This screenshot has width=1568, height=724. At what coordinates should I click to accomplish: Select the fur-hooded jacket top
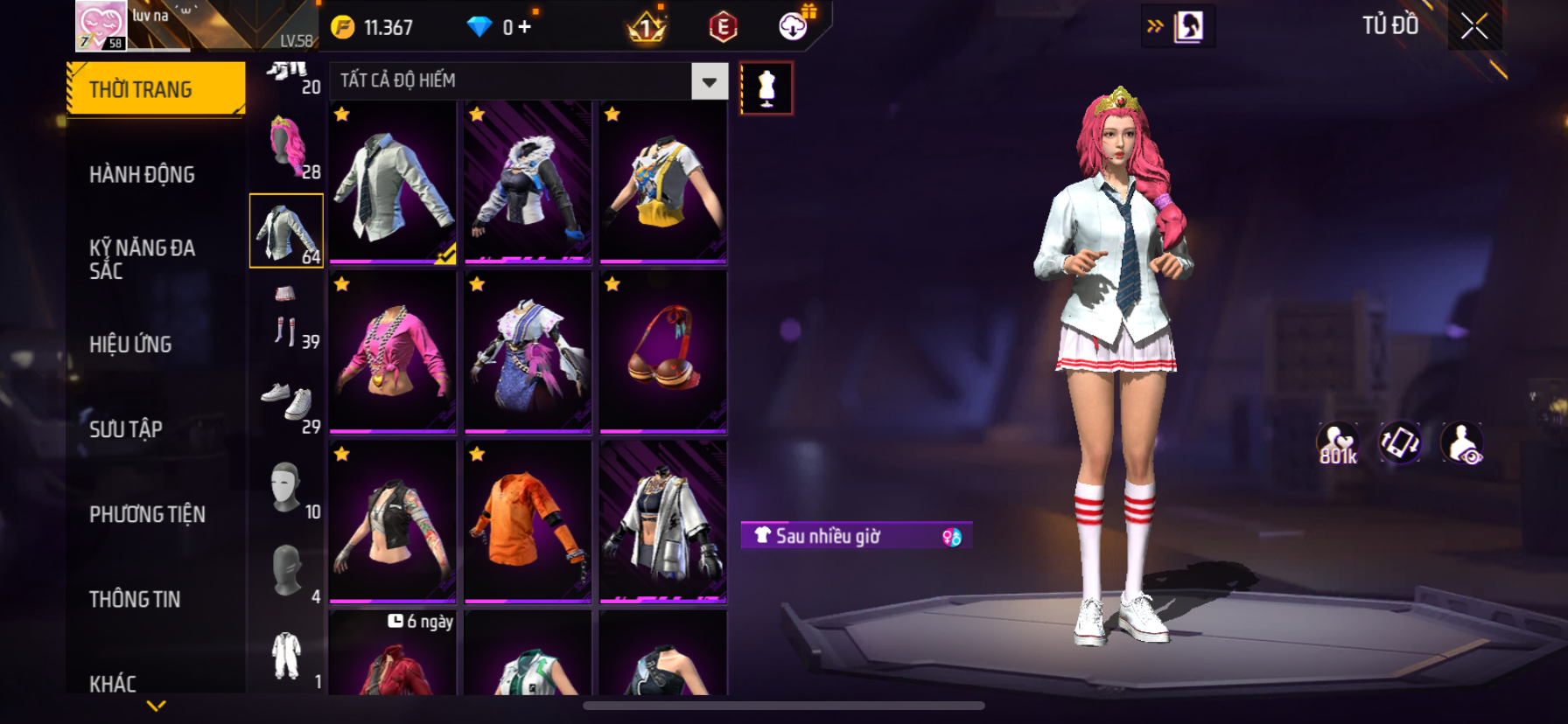click(x=528, y=182)
